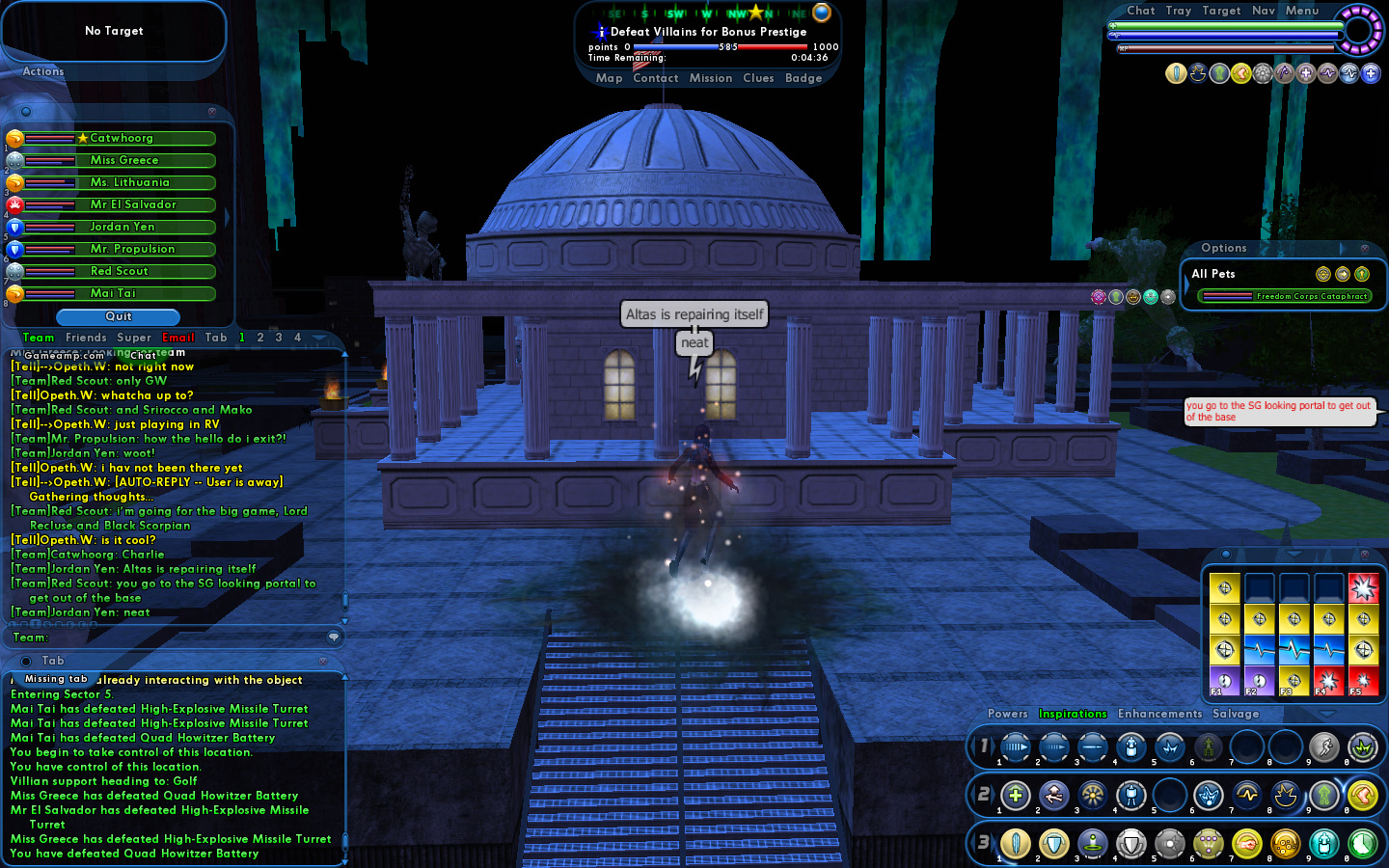Image resolution: width=1389 pixels, height=868 pixels.
Task: Open the Enhancements tab
Action: pyautogui.click(x=1160, y=714)
